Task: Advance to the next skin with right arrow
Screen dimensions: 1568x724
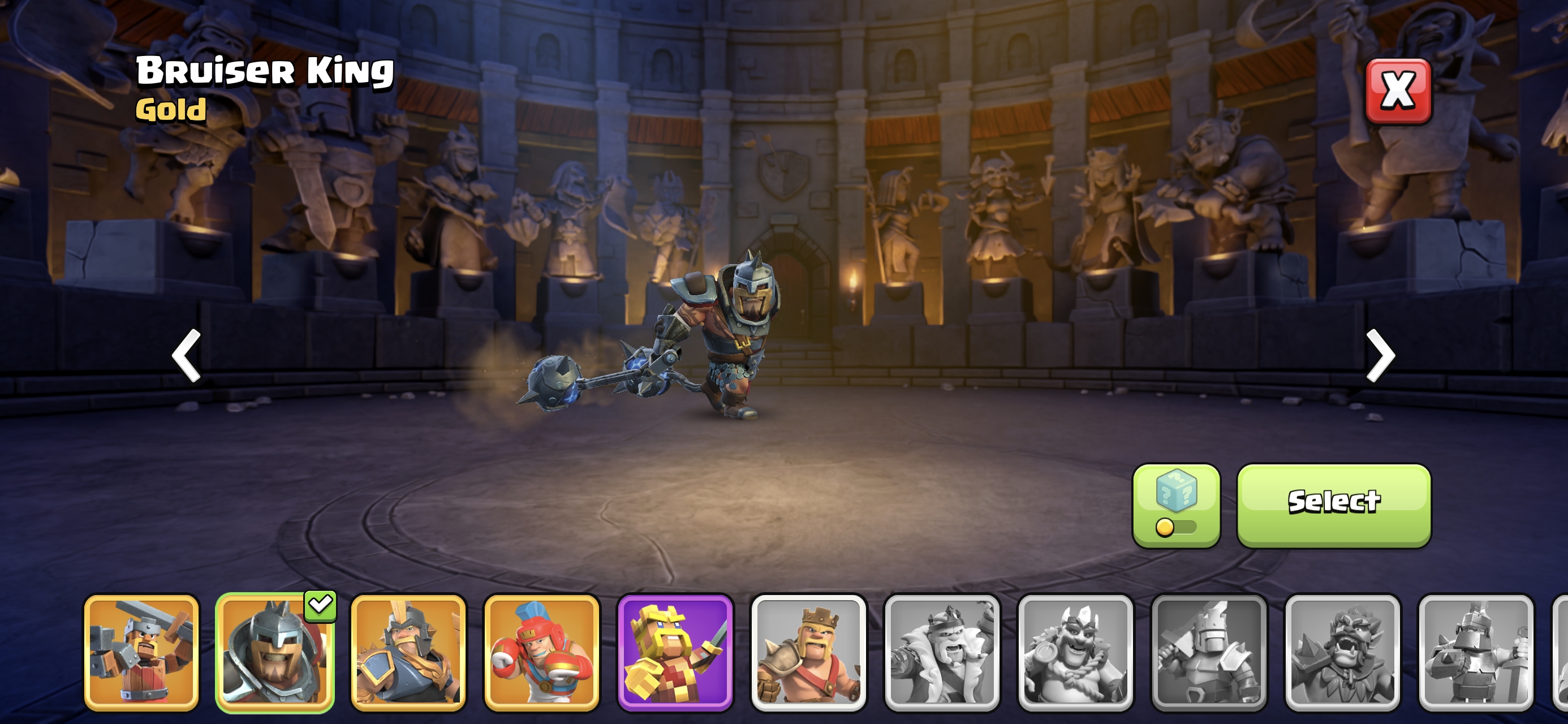Action: tap(1380, 355)
